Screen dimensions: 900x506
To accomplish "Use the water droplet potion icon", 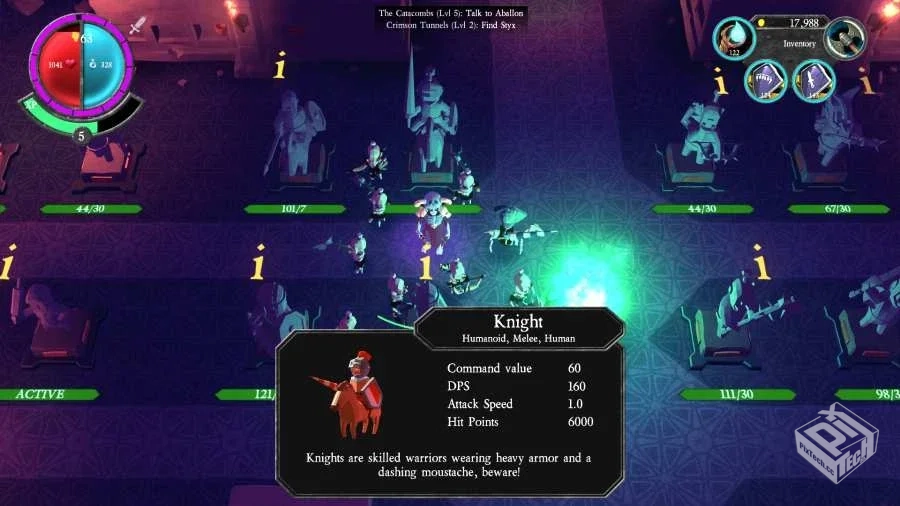I will 734,38.
